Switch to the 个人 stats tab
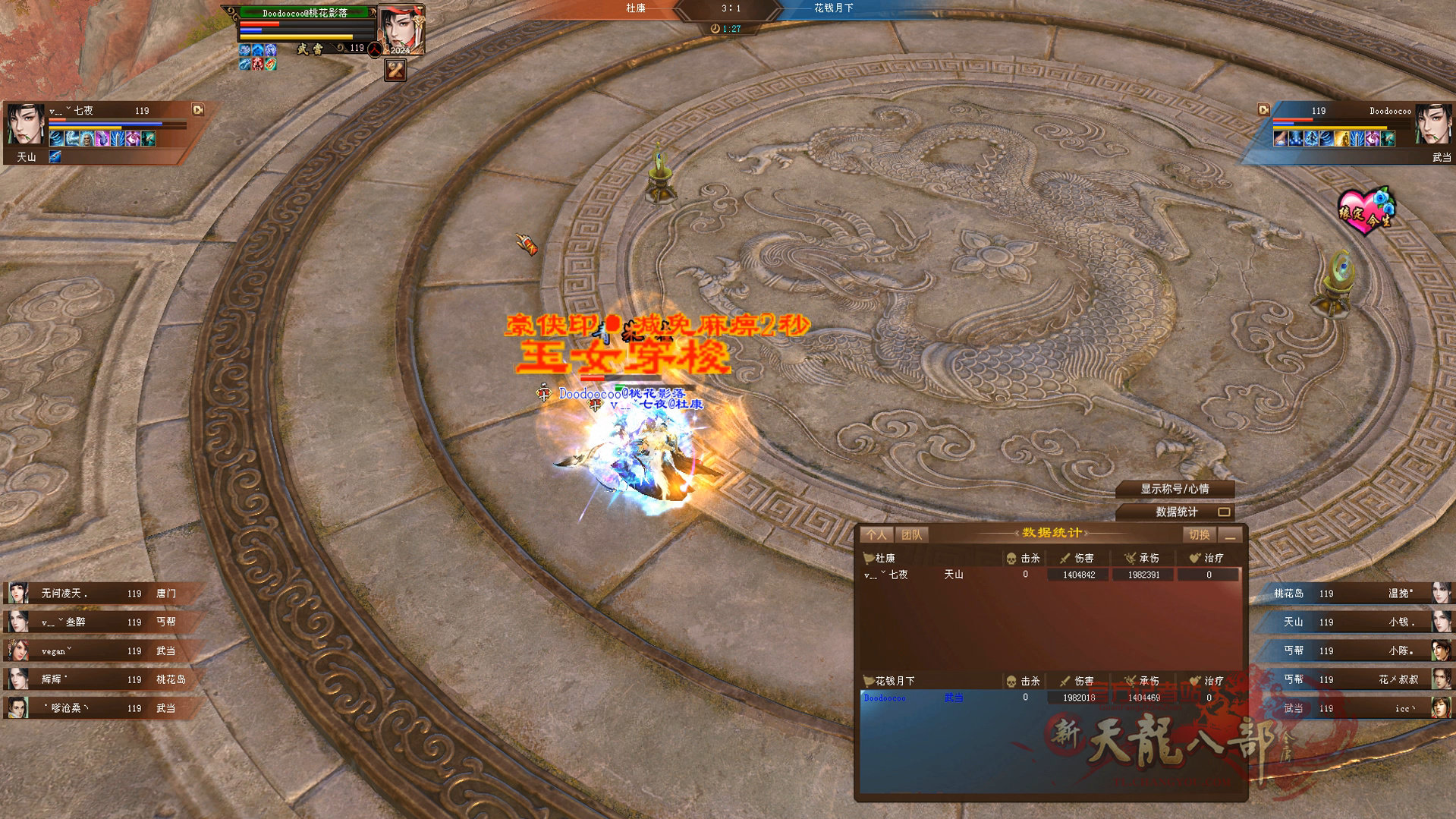Image resolution: width=1456 pixels, height=819 pixels. coord(876,535)
